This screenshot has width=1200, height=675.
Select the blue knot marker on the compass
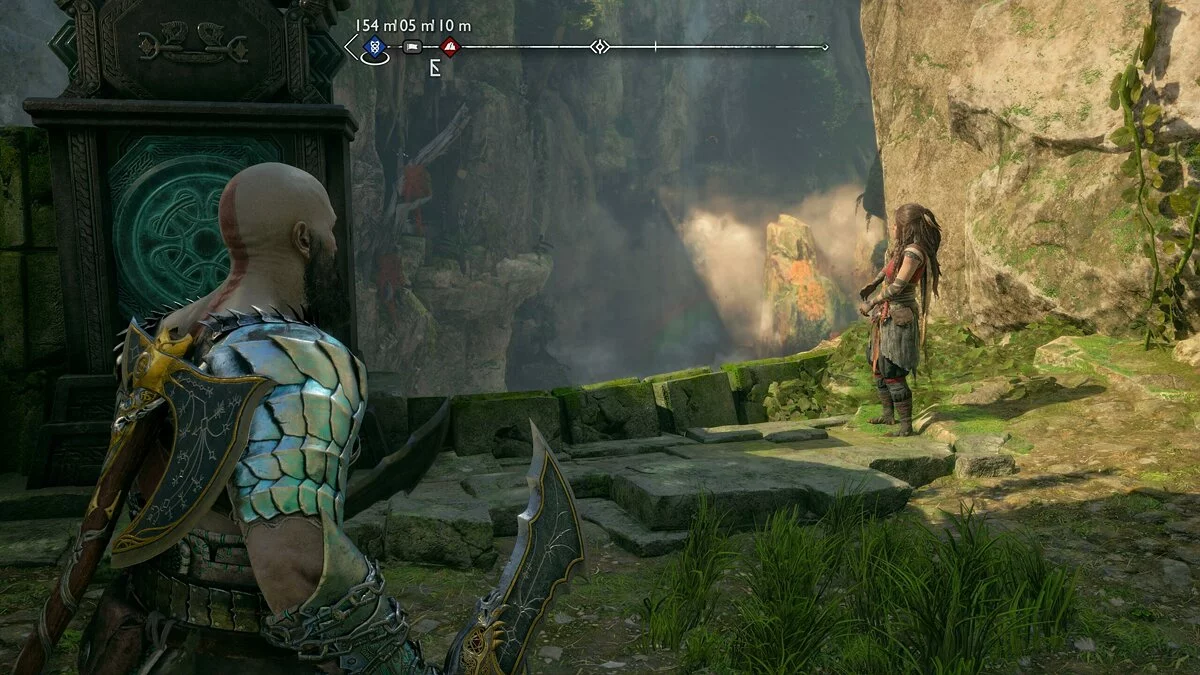(374, 46)
